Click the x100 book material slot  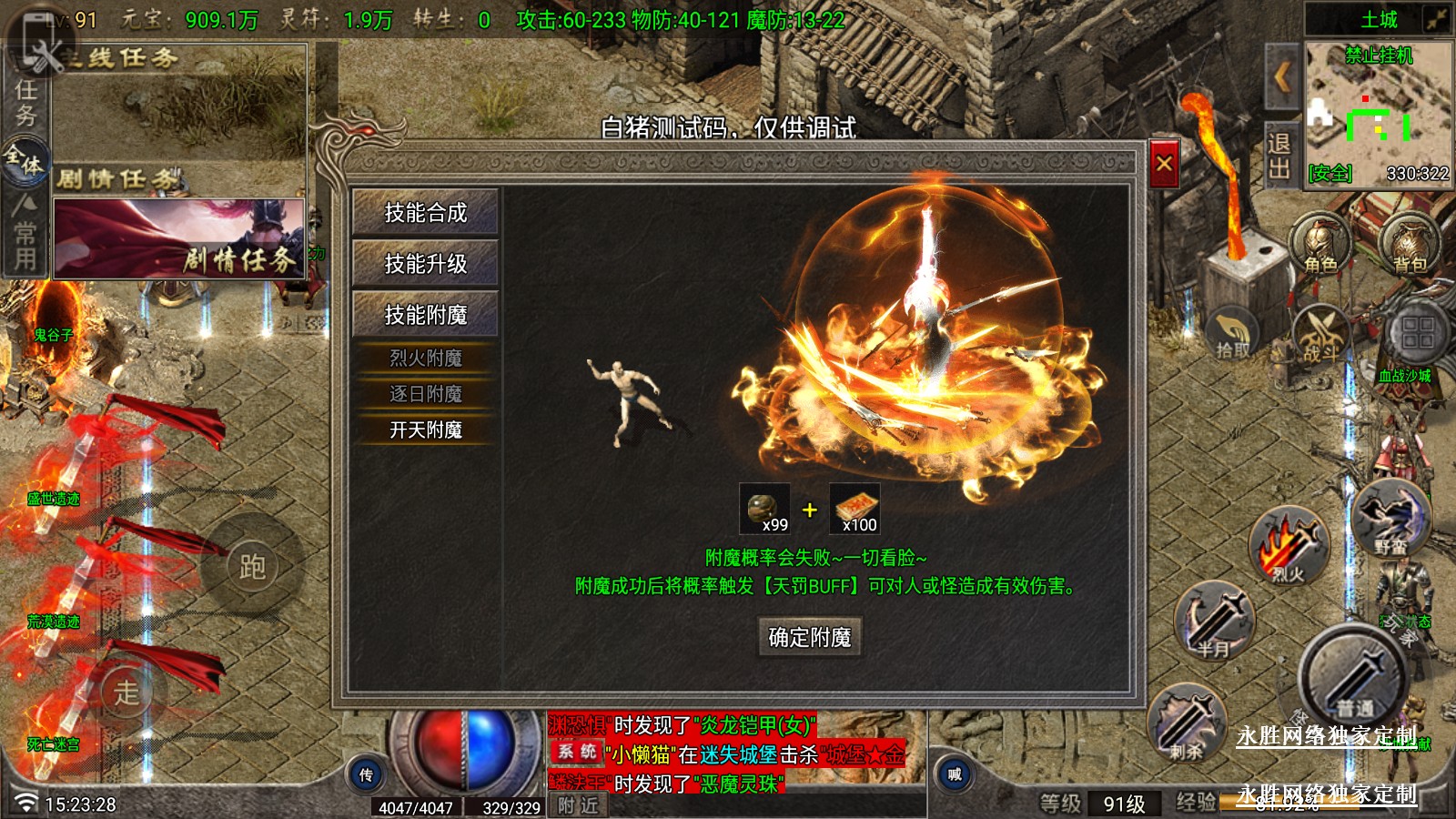click(x=854, y=509)
